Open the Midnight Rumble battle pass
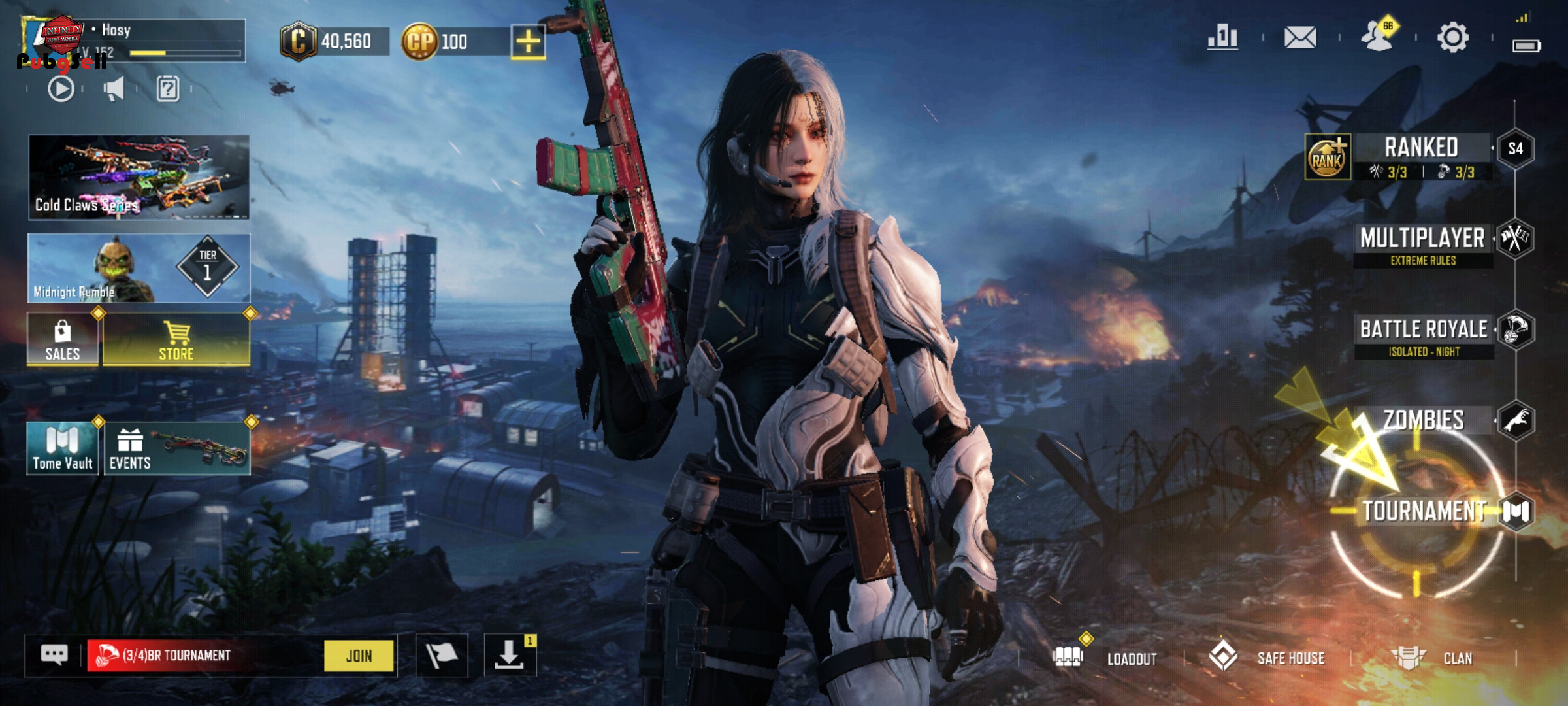Screen dimensions: 1568x706 (x=139, y=268)
